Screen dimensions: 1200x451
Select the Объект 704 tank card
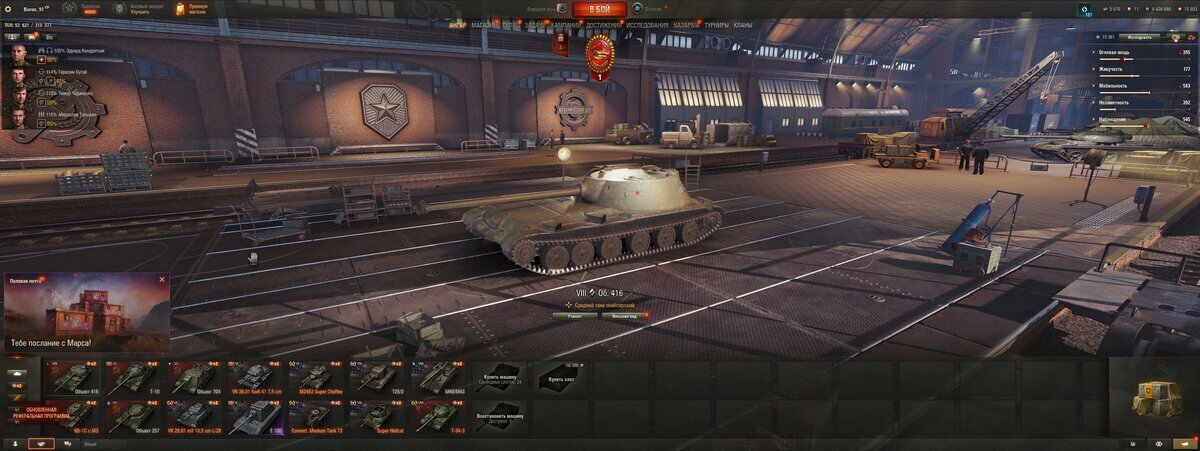click(x=192, y=378)
